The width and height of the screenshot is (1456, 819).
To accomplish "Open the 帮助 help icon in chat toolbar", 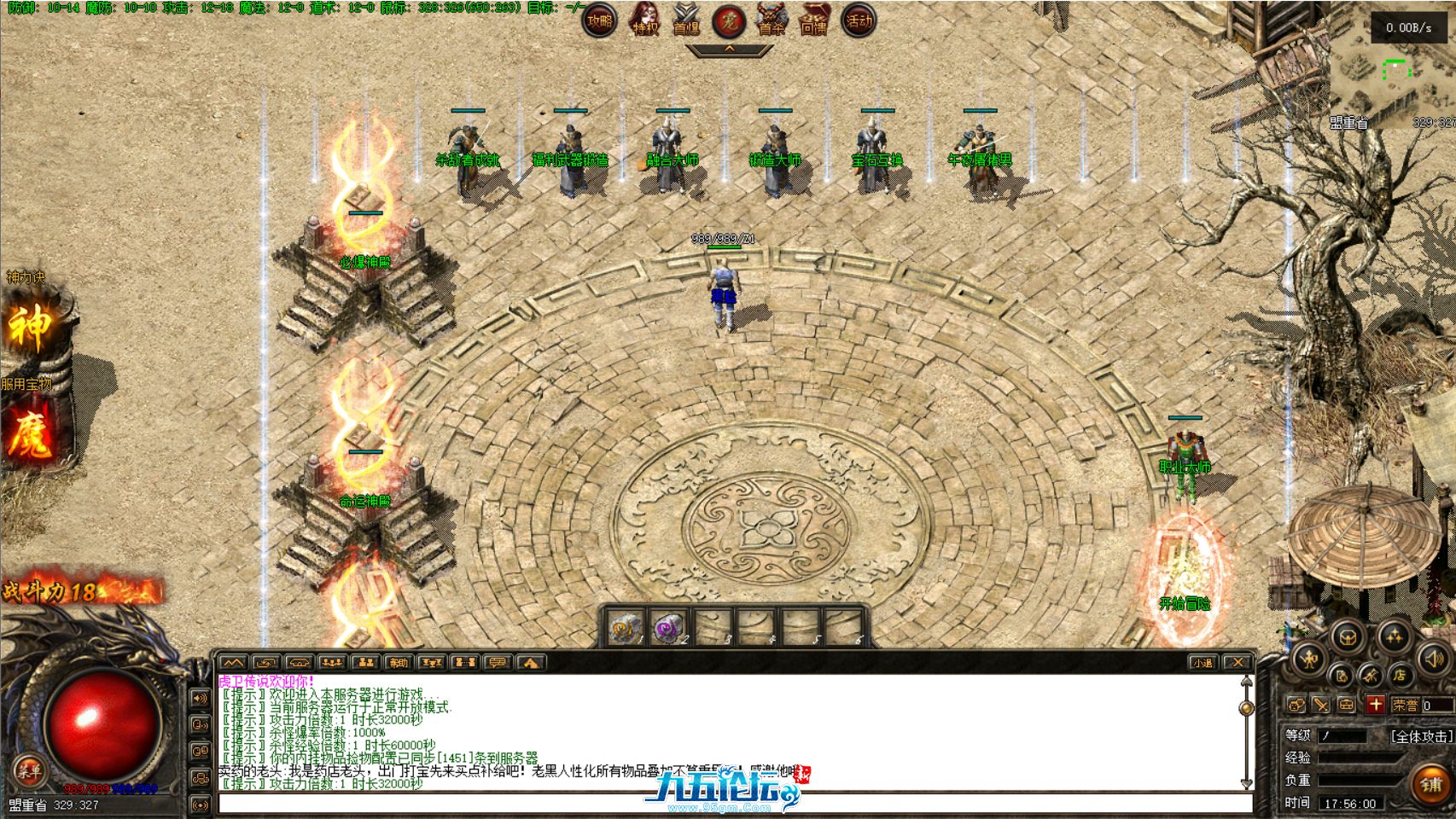I will click(398, 662).
